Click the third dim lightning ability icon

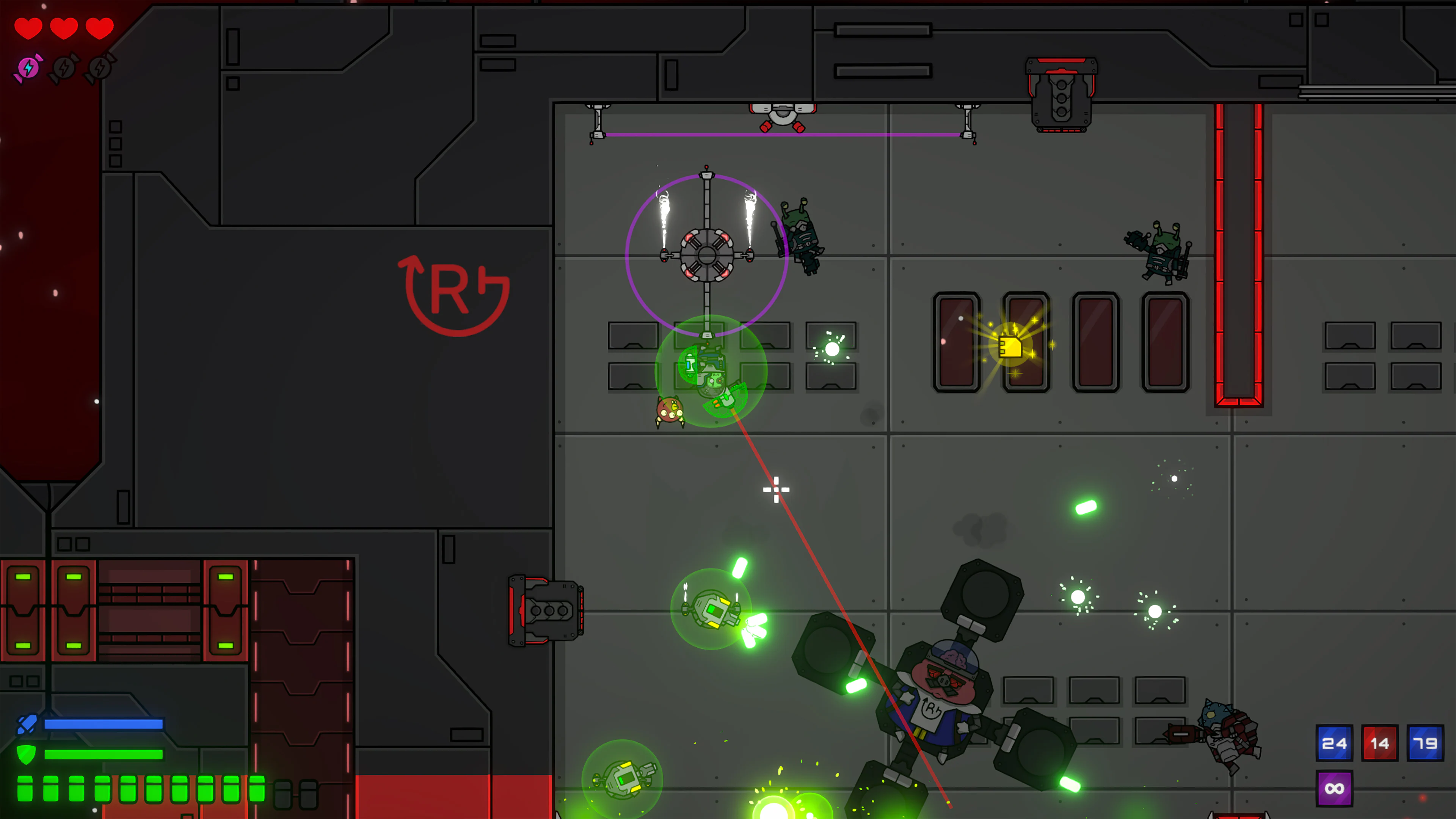click(x=99, y=67)
